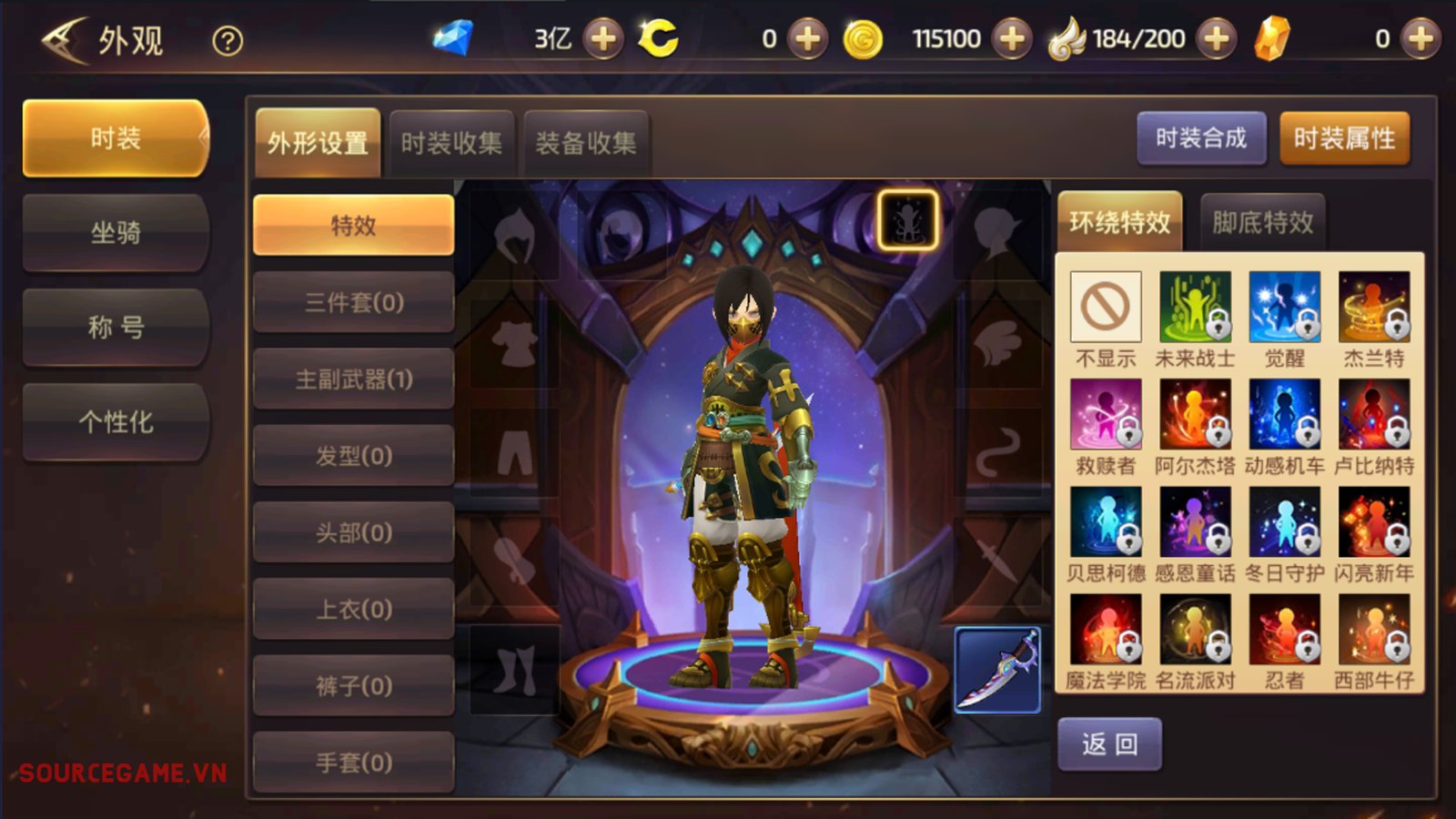The width and height of the screenshot is (1456, 819).
Task: Show 时装属性 costume attributes
Action: [x=1344, y=138]
